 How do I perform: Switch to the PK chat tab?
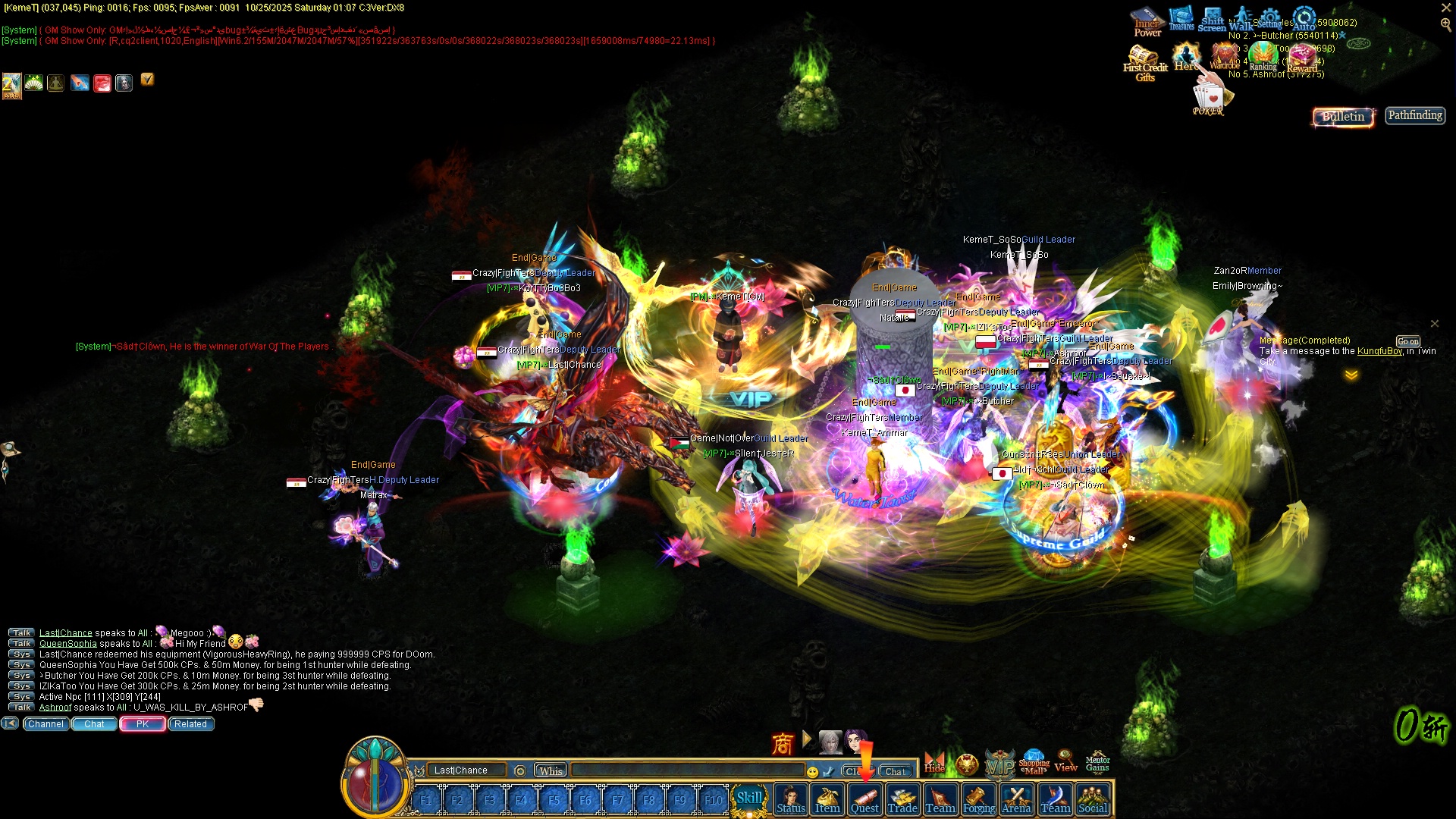[x=143, y=724]
